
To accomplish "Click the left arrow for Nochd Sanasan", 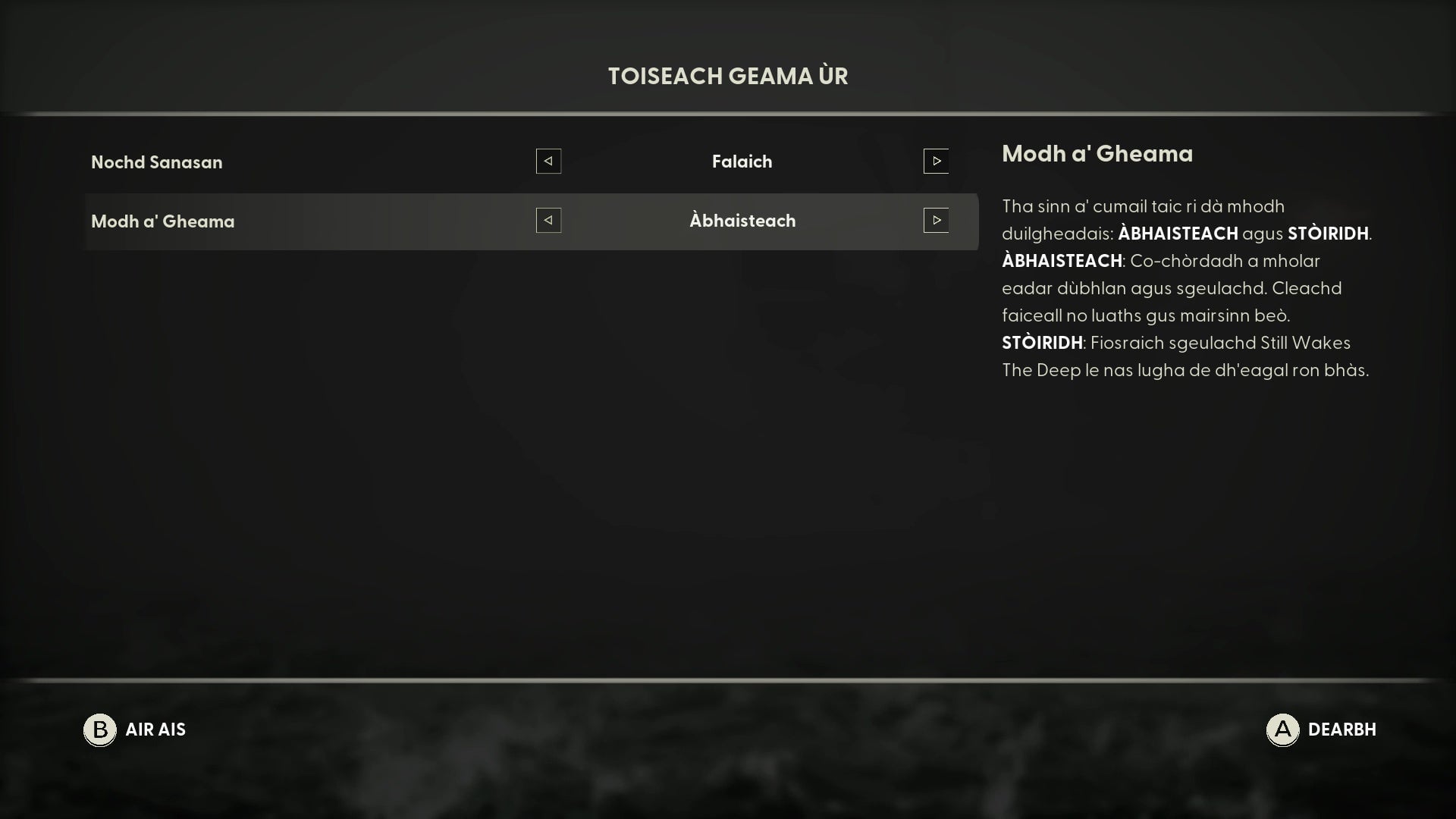I will click(x=548, y=161).
